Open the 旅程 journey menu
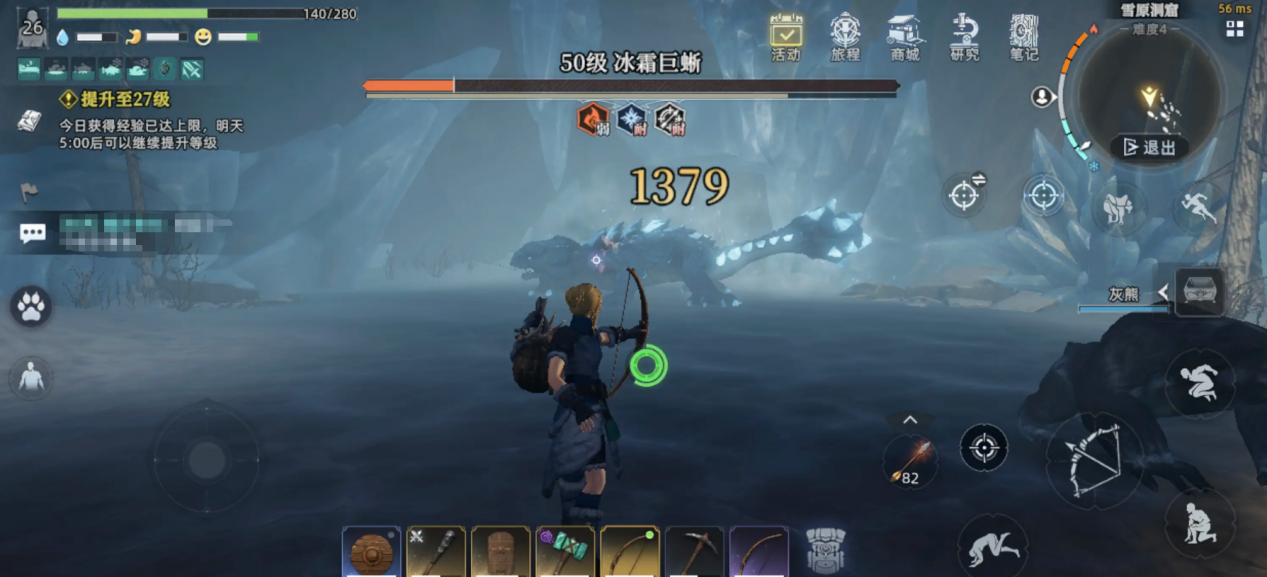This screenshot has height=577, width=1267. [x=846, y=37]
